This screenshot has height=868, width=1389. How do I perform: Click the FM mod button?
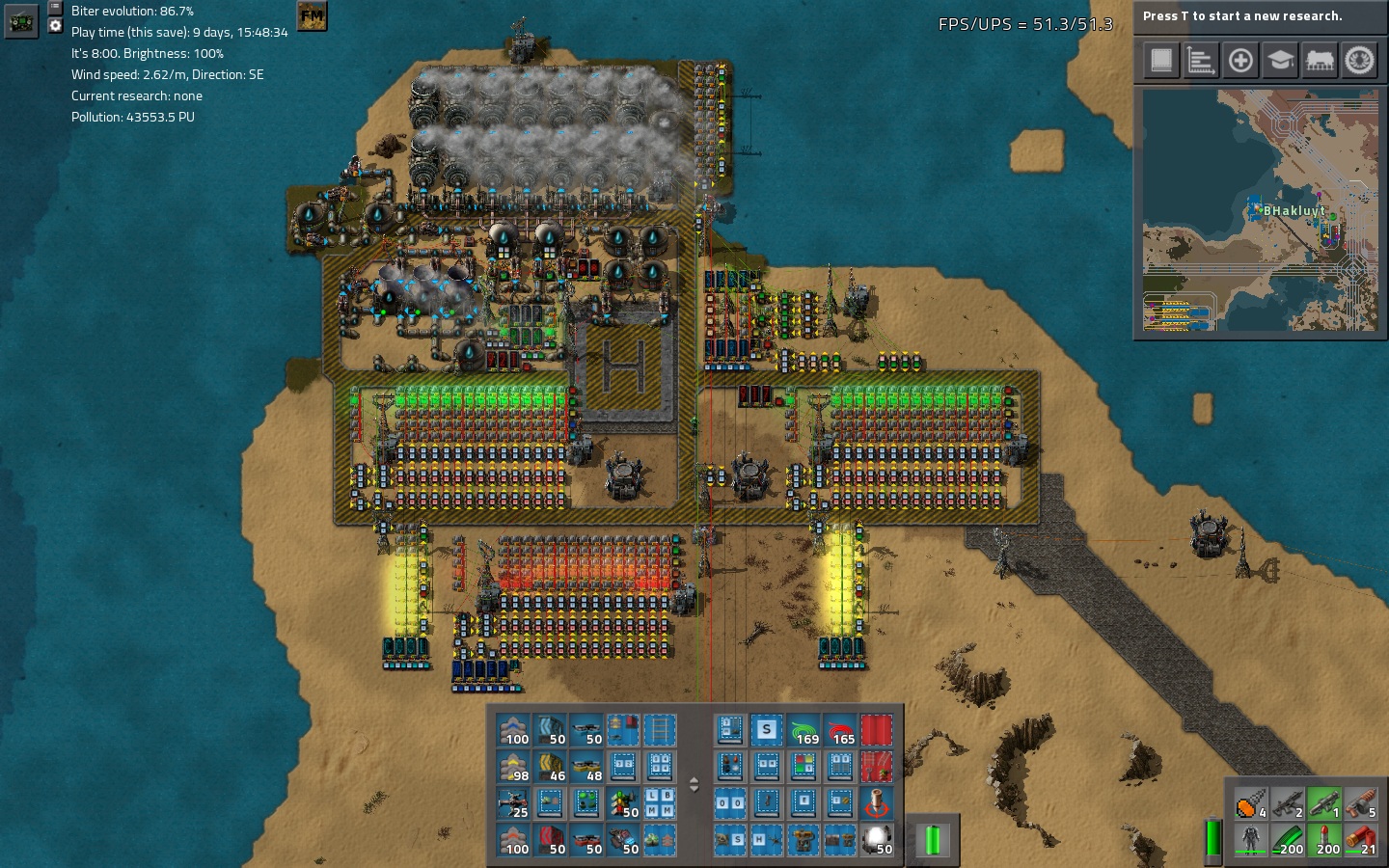tap(312, 16)
